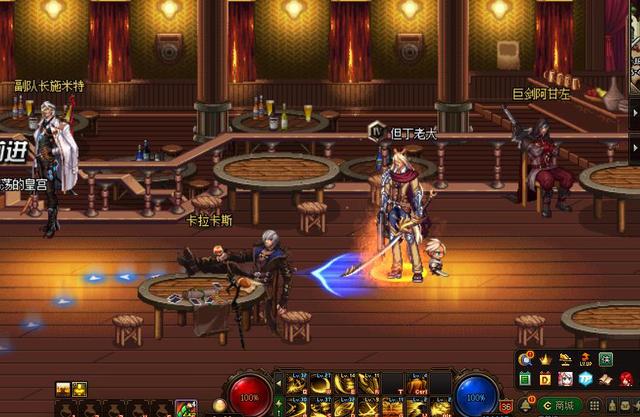This screenshot has width=640, height=417.
Task: Open the green framed panel icon
Action: (606, 359)
